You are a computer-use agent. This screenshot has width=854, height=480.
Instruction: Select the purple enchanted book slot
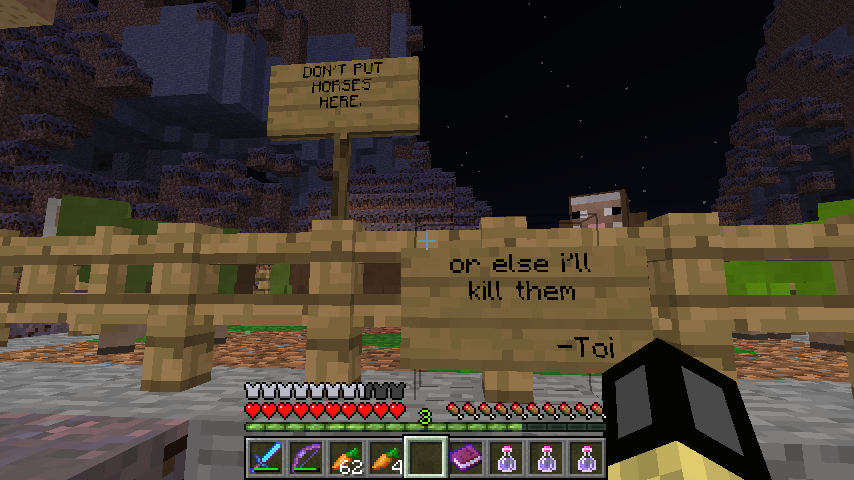point(465,459)
